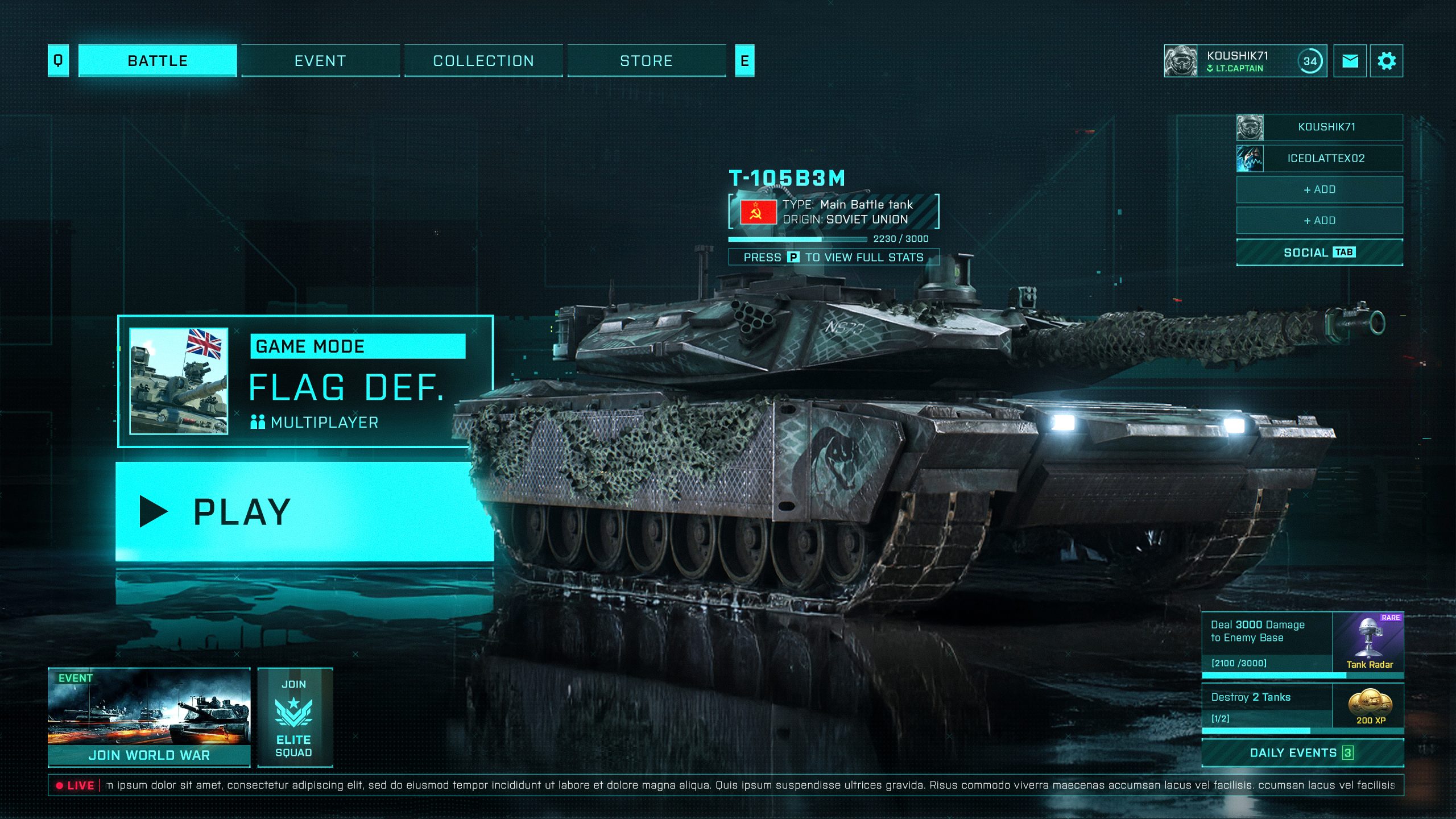The height and width of the screenshot is (819, 1456).
Task: Join the Elite Squad
Action: click(295, 717)
